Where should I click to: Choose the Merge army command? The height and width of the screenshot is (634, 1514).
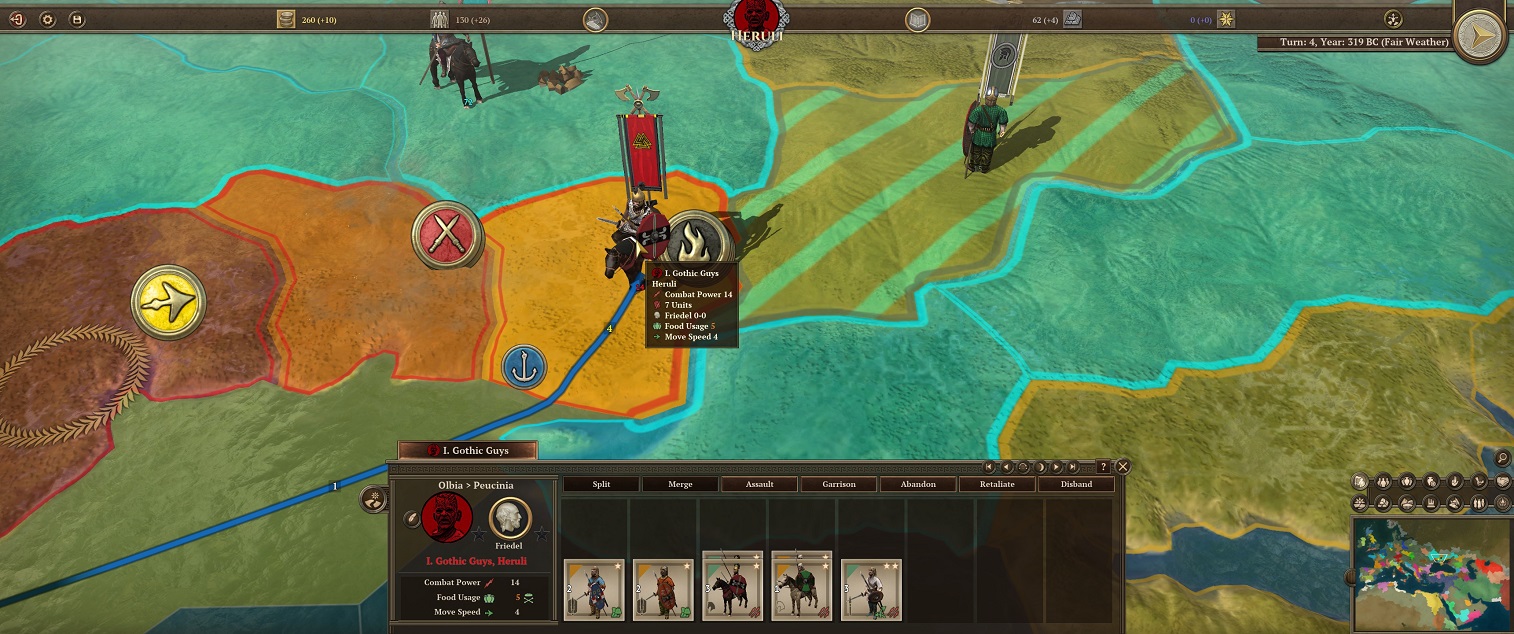pyautogui.click(x=680, y=484)
